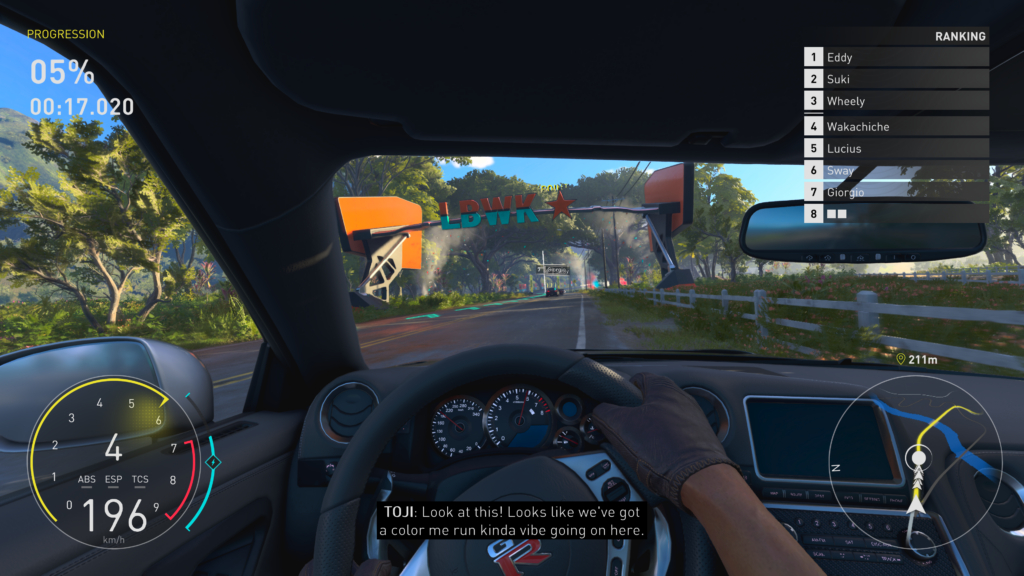Click the 211m waypoint distance marker
Viewport: 1024px width, 576px height.
click(916, 359)
